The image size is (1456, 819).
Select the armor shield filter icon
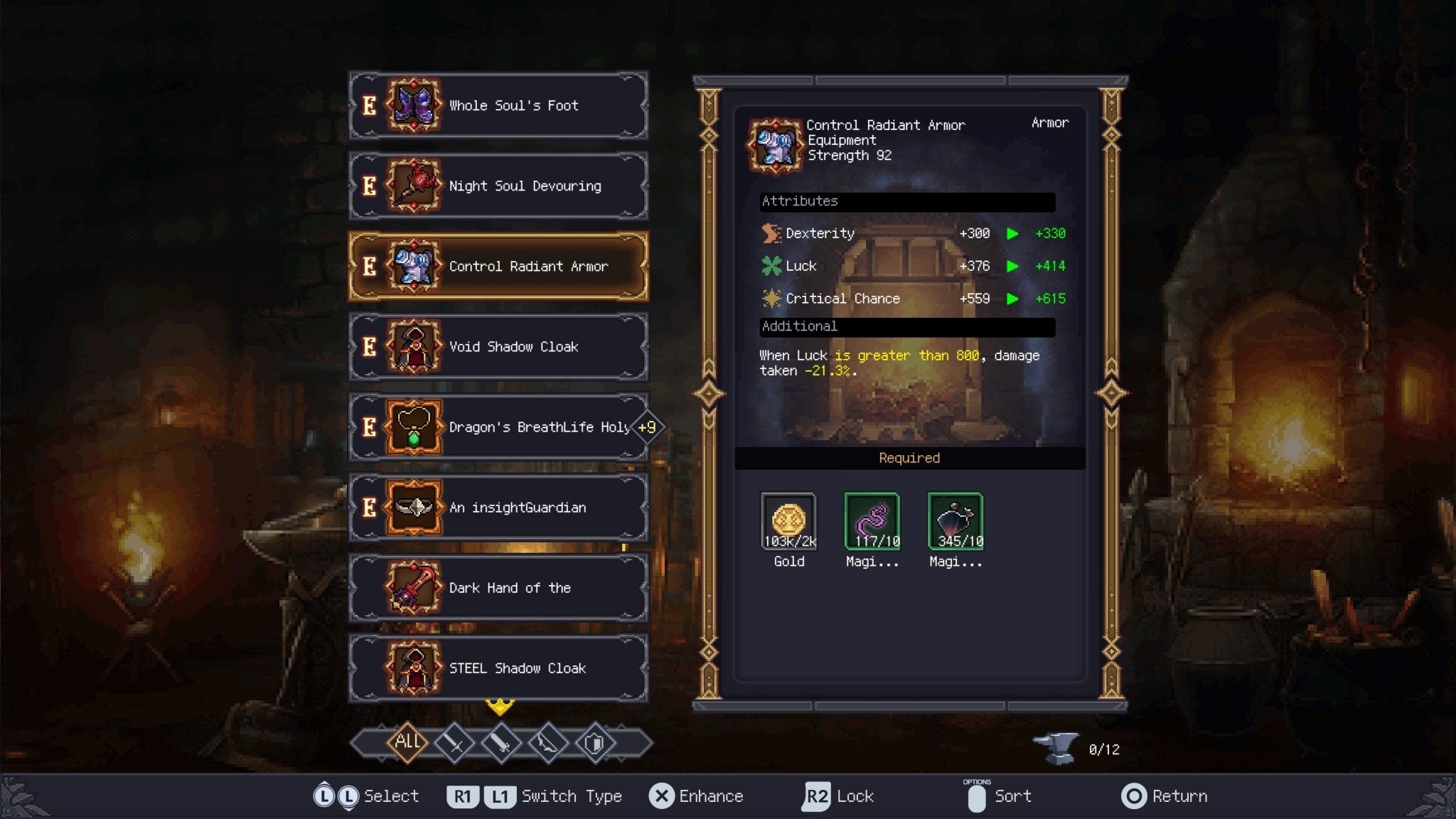[596, 743]
